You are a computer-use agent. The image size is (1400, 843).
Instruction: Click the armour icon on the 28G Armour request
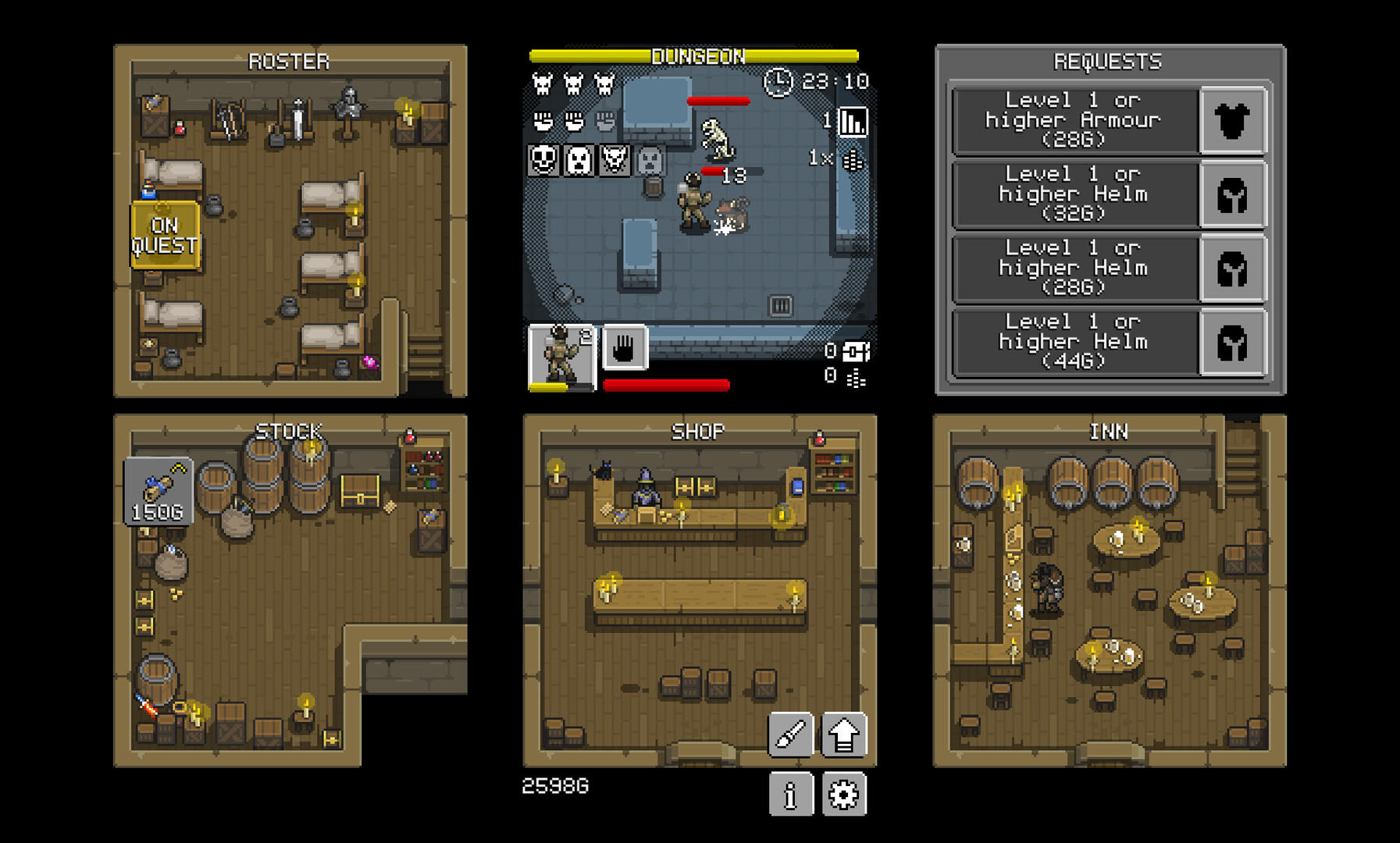(1234, 120)
